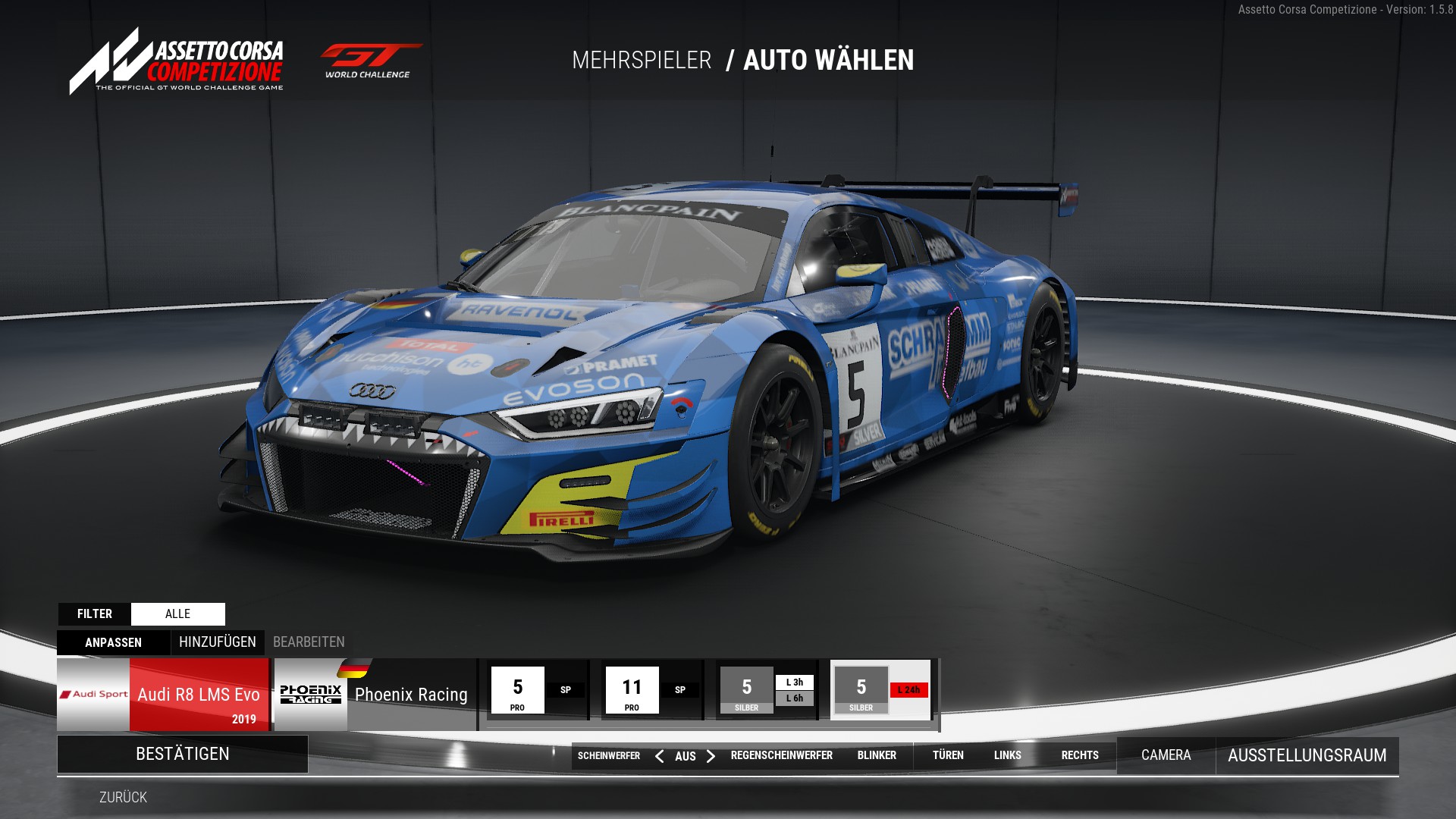
Task: Open the Türen doors
Action: click(948, 755)
